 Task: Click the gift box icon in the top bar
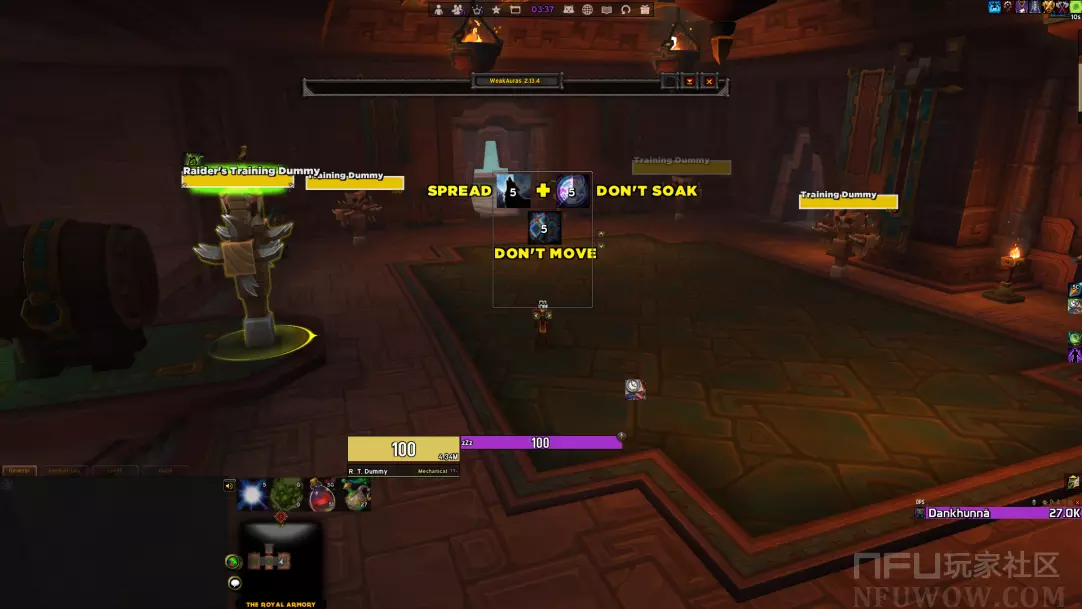point(645,10)
